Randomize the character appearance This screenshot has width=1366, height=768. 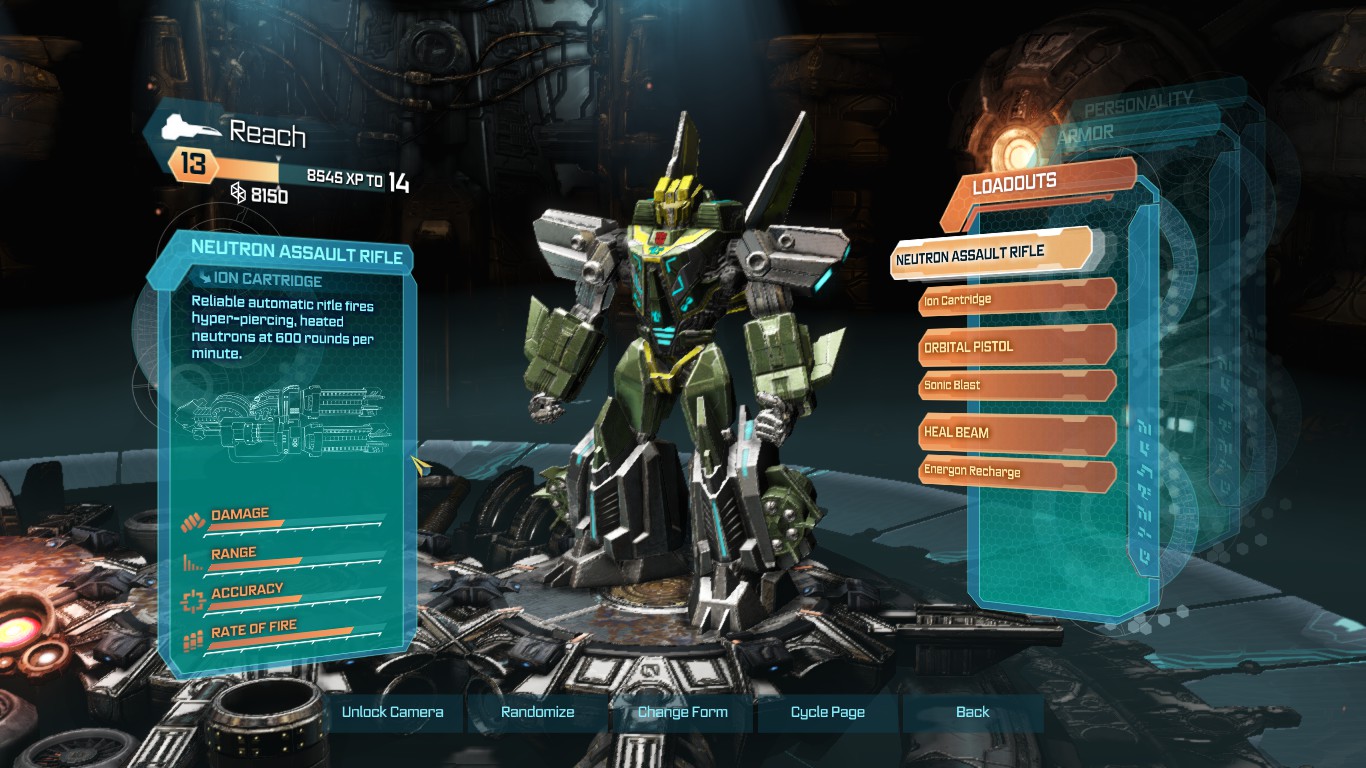538,712
